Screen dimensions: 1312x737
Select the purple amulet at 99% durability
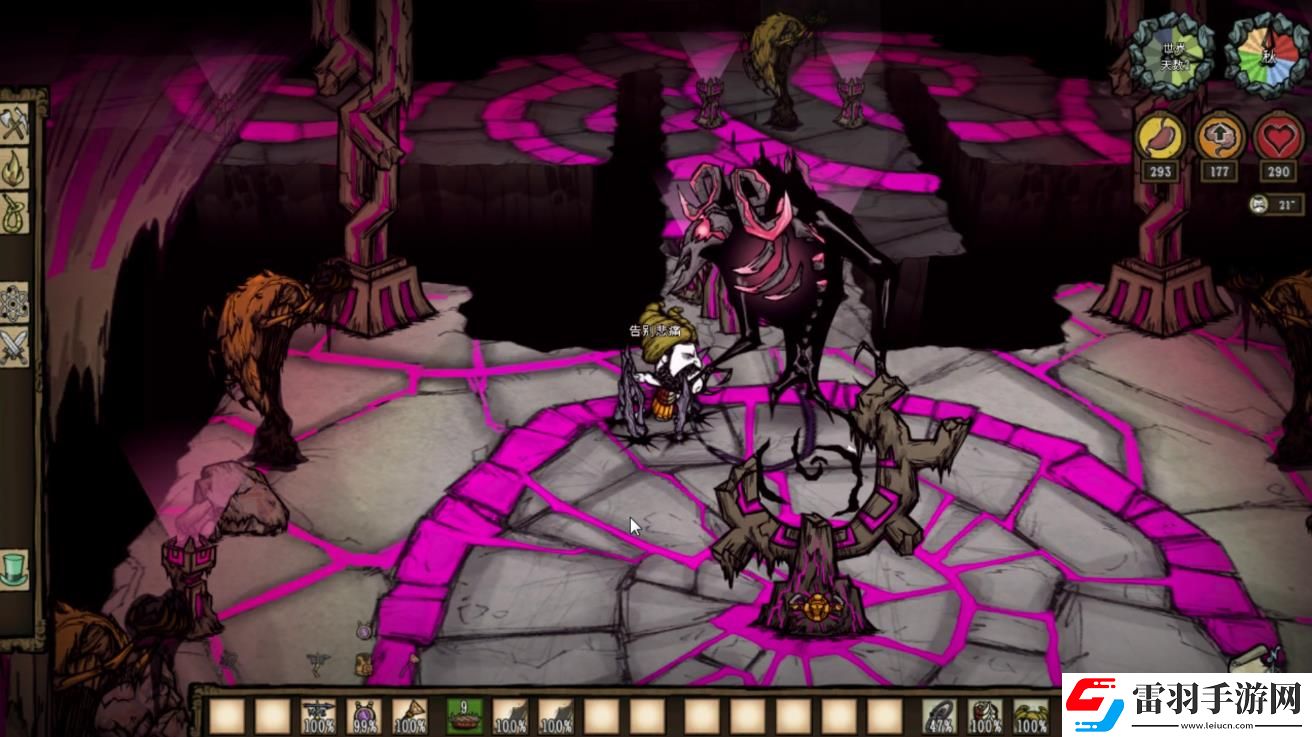(364, 716)
